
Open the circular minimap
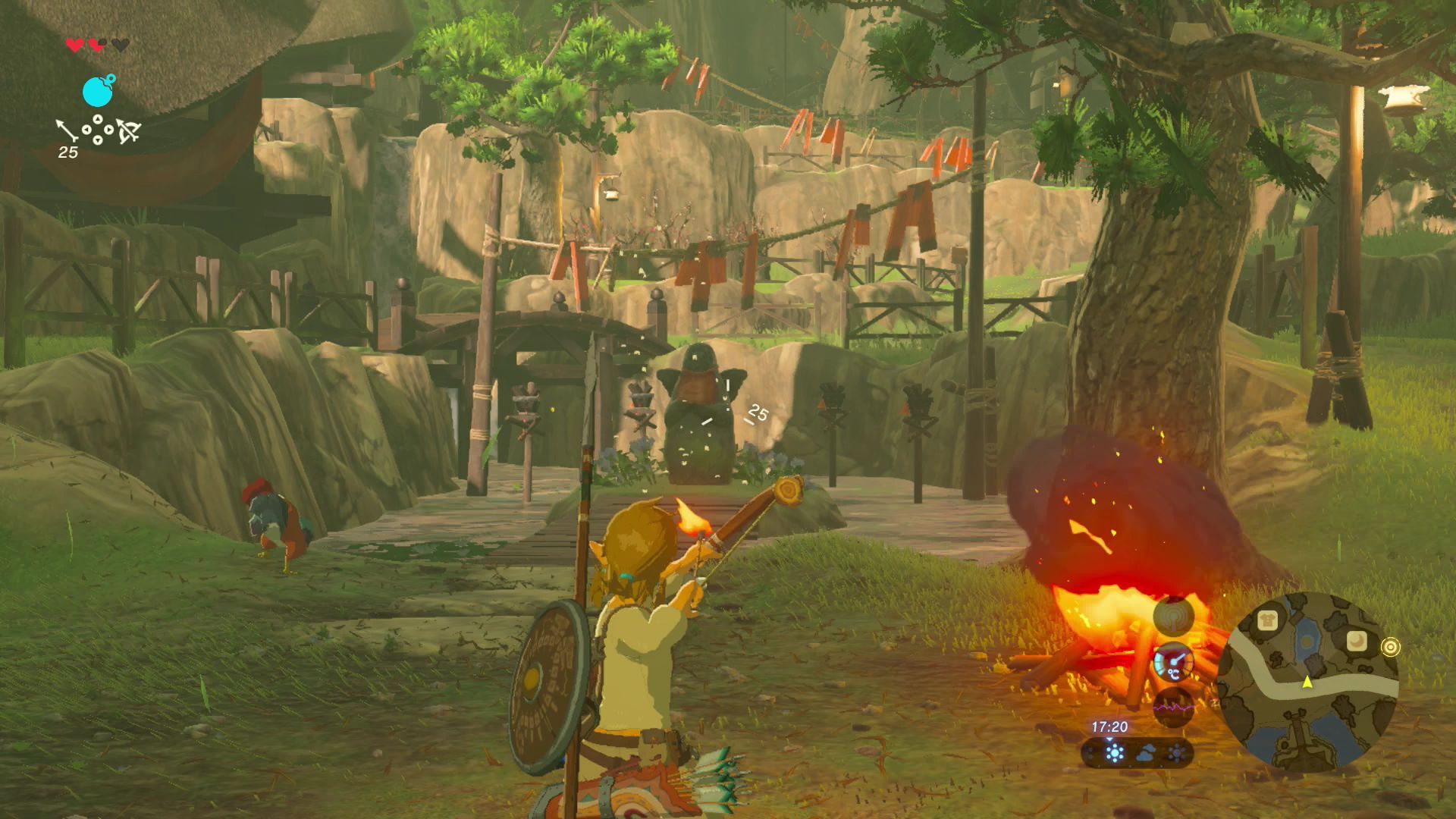(x=1310, y=682)
